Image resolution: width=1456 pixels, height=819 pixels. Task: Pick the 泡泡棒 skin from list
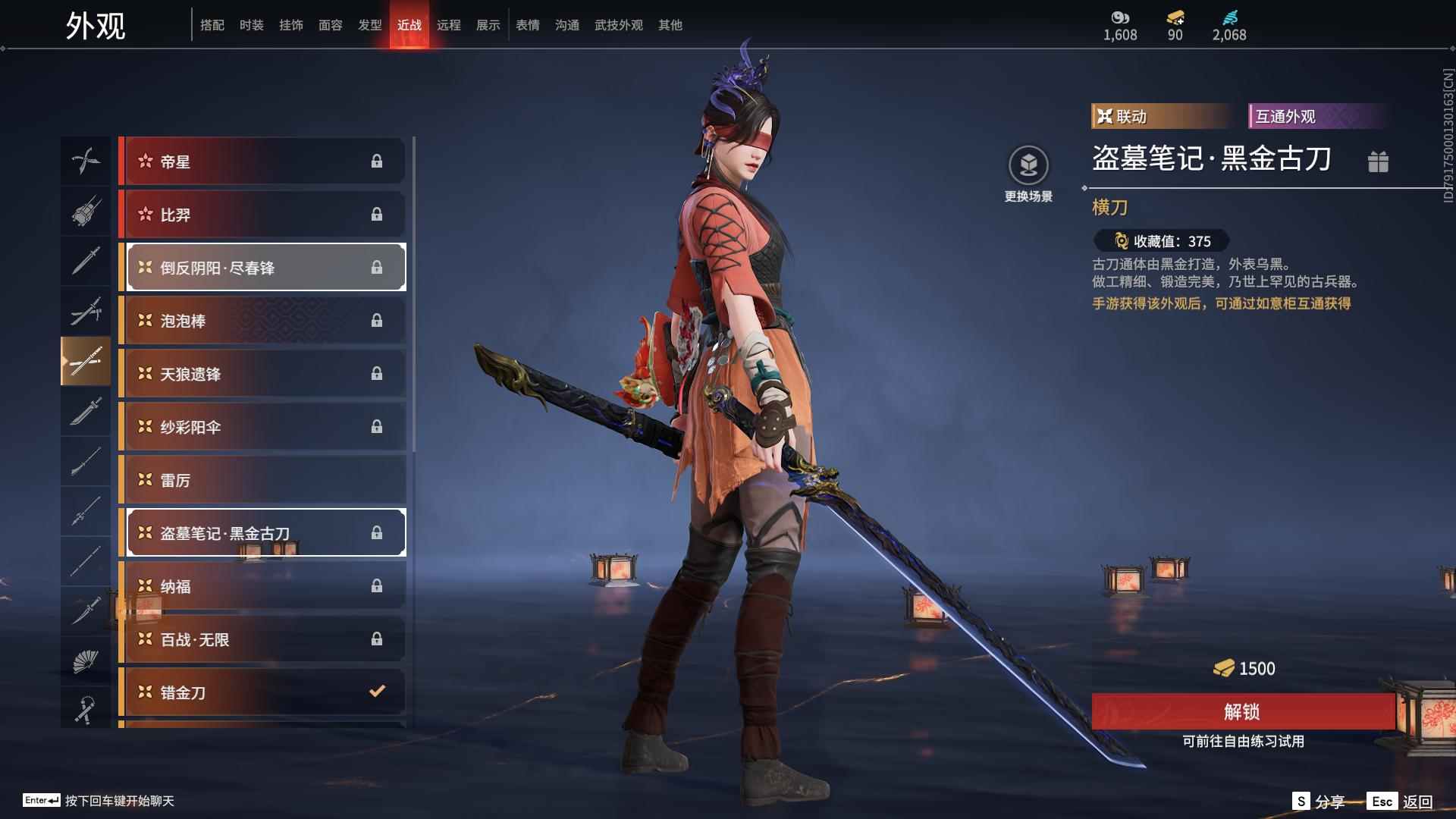[263, 321]
